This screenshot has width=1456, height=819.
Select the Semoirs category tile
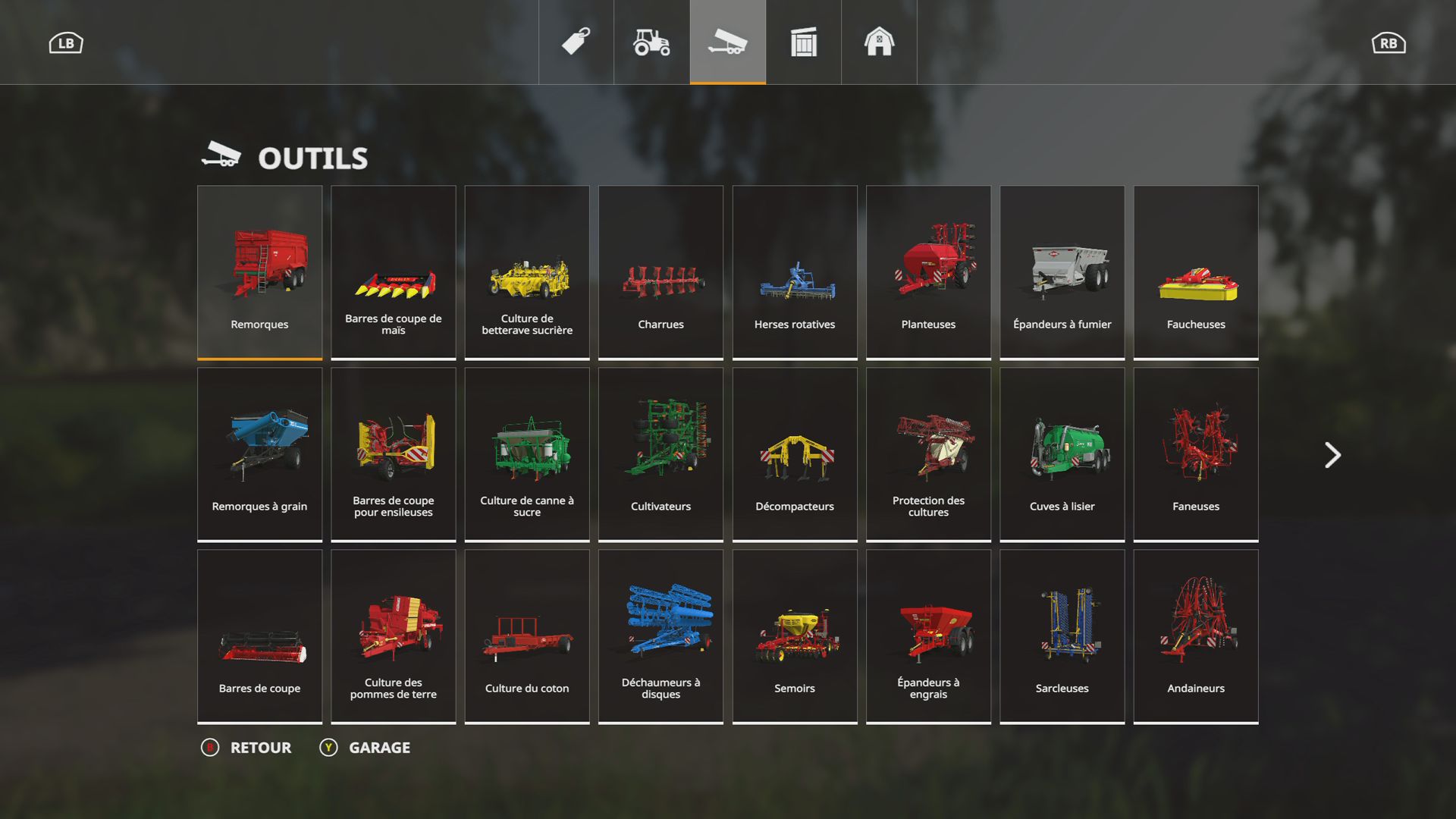tap(794, 635)
